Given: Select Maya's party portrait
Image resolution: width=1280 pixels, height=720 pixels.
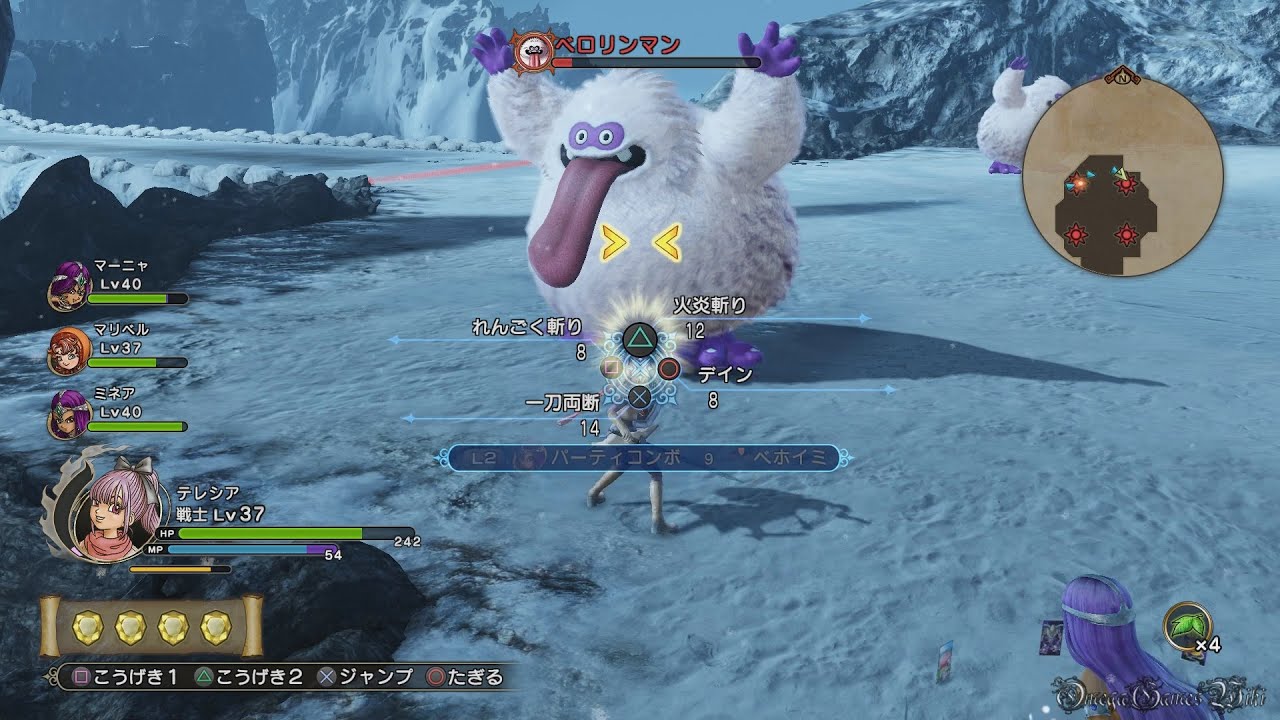Looking at the screenshot, I should pos(69,284).
